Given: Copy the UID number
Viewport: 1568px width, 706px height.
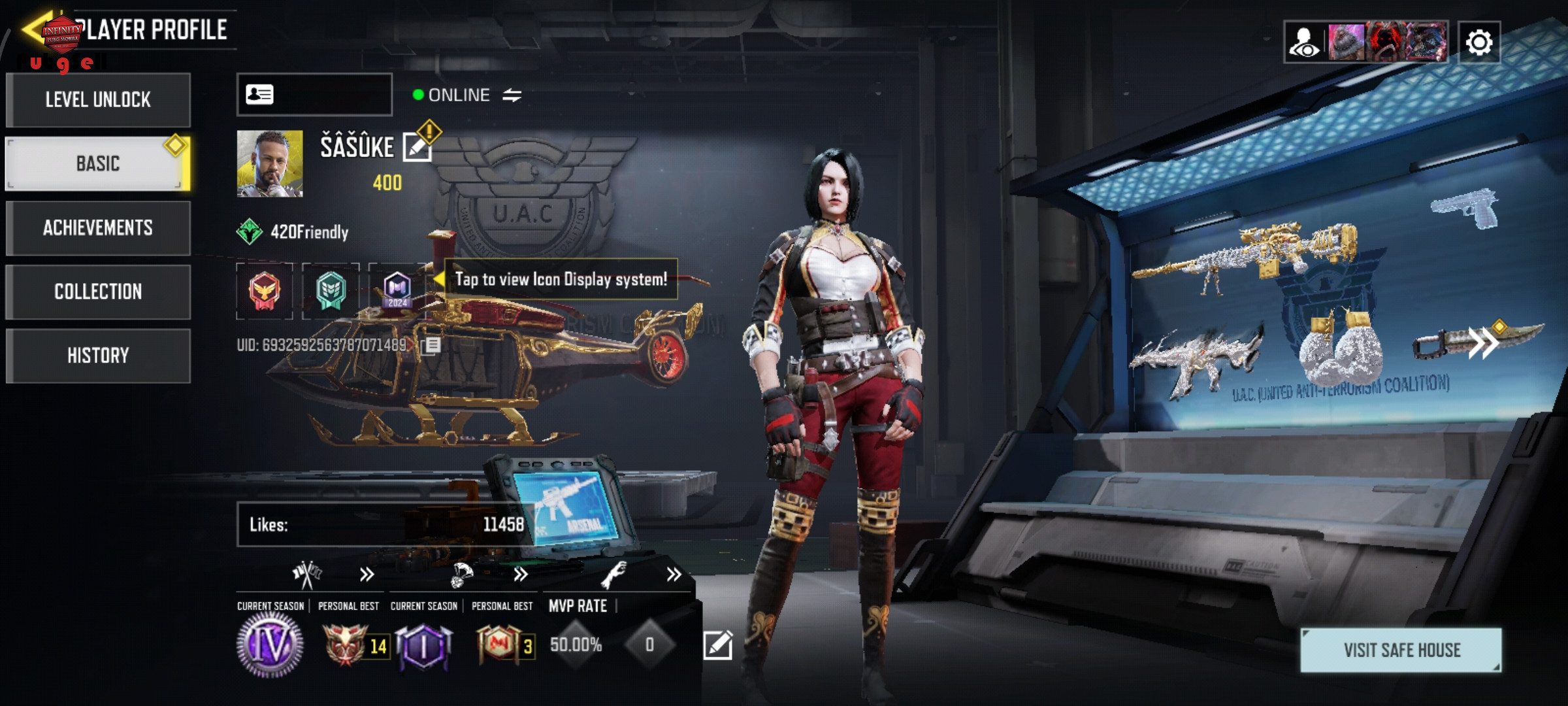Looking at the screenshot, I should click(431, 345).
